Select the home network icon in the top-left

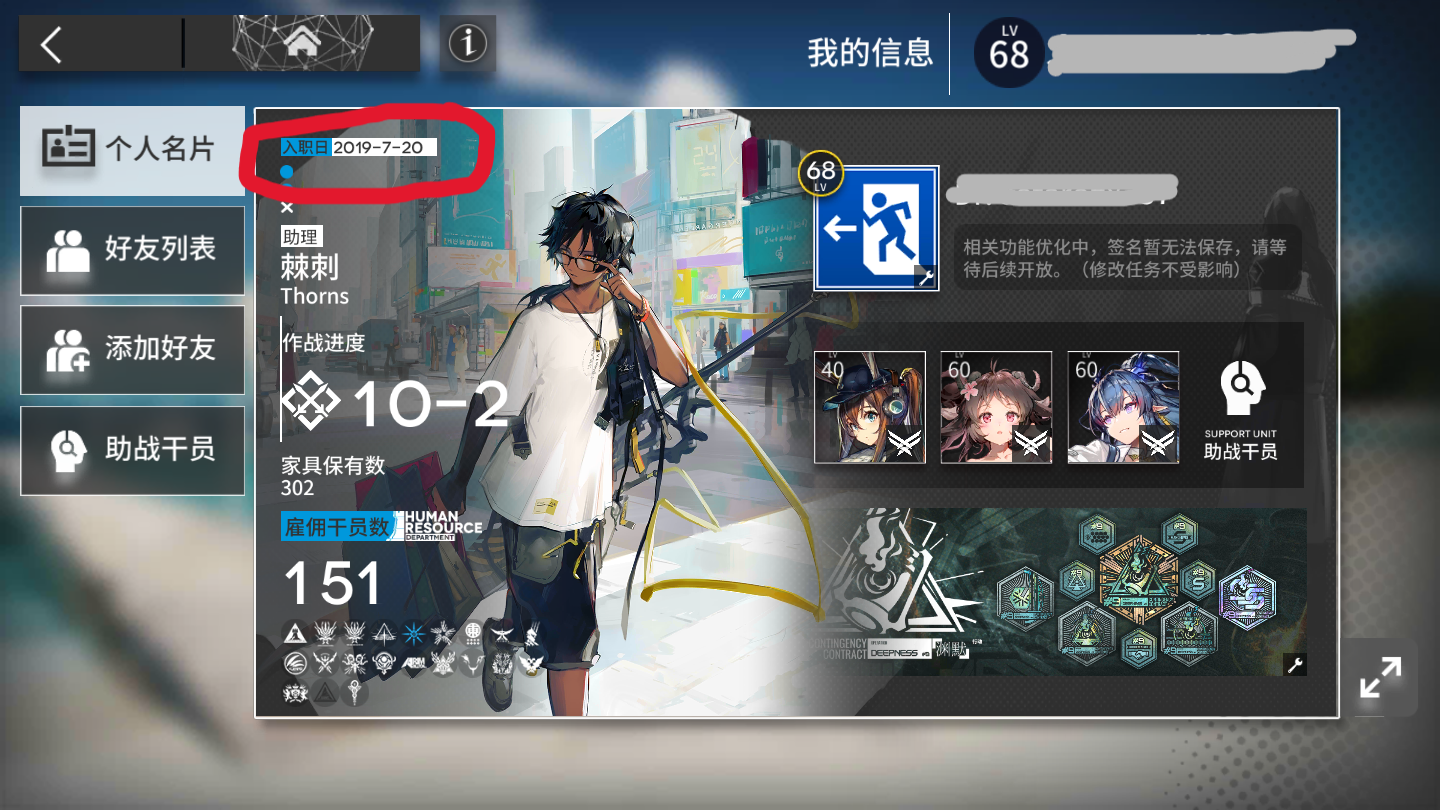304,41
